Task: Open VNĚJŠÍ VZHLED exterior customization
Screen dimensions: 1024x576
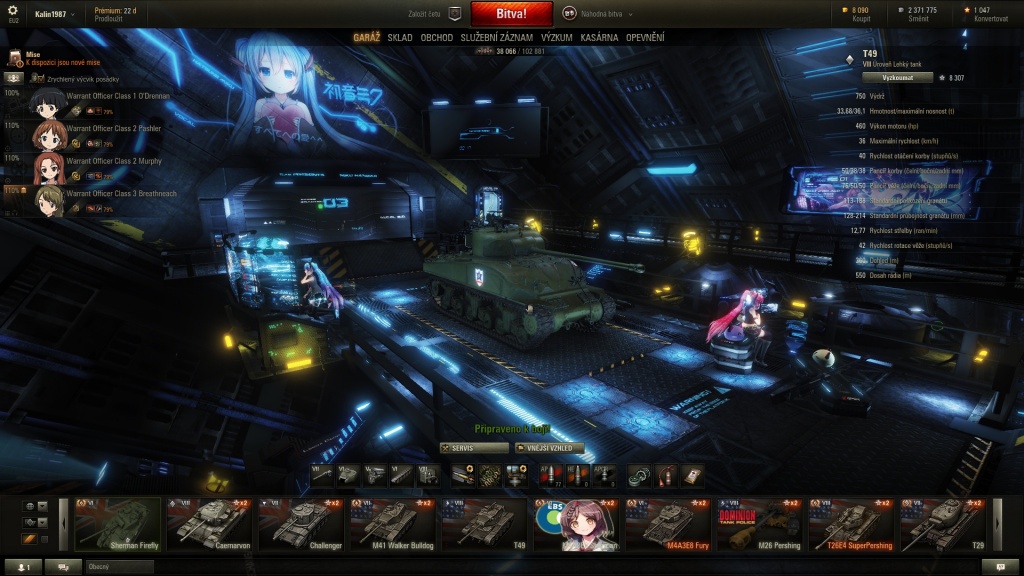Action: tap(549, 448)
